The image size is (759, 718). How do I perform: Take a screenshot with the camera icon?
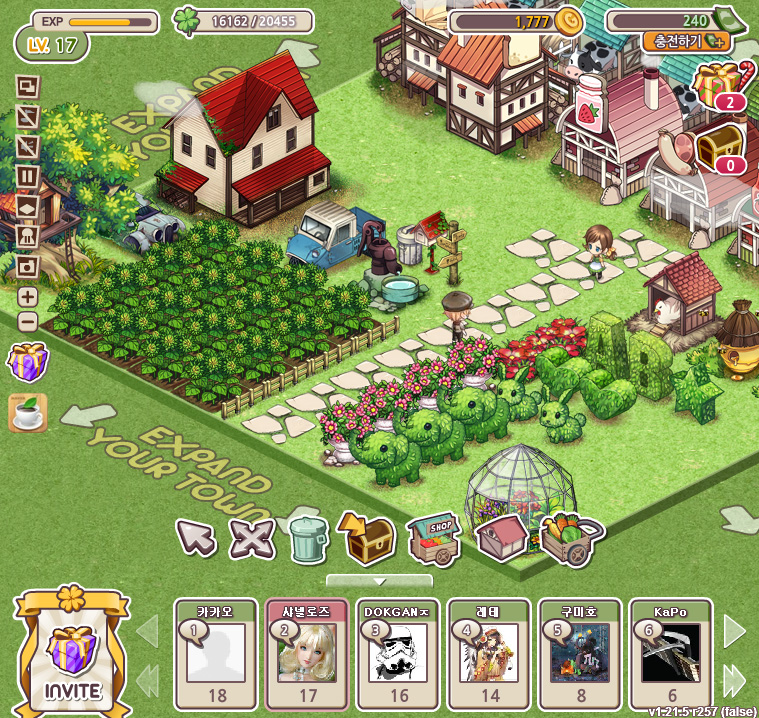point(28,267)
